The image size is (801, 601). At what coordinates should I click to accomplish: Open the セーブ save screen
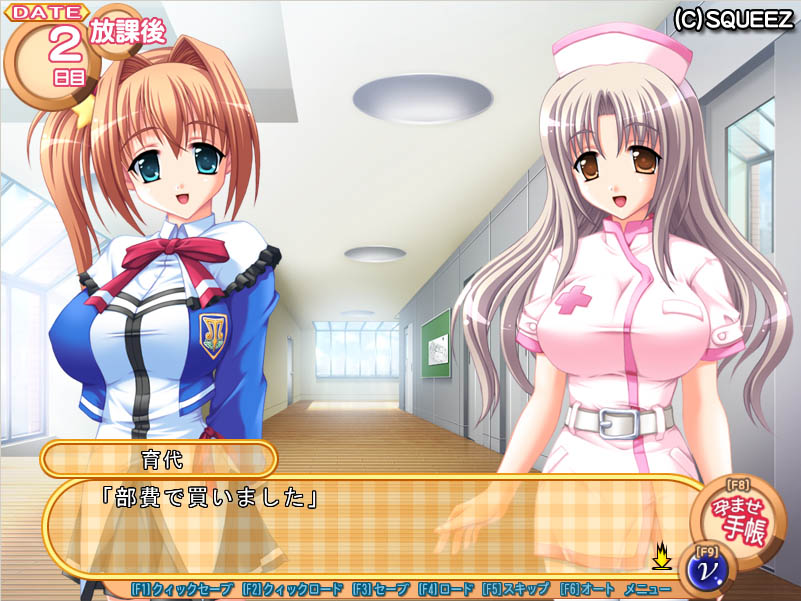(380, 590)
